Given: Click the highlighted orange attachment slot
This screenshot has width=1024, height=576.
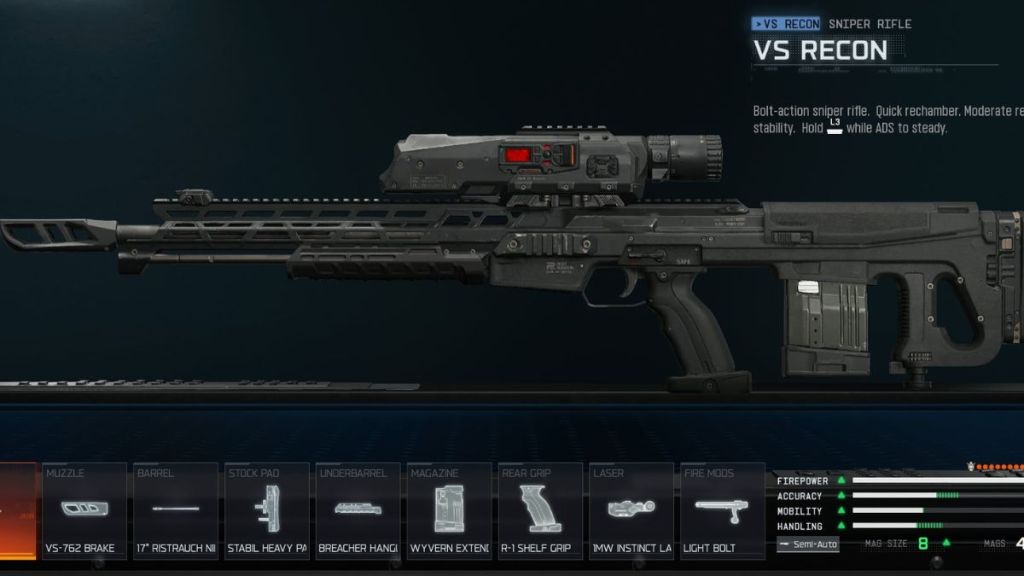Looking at the screenshot, I should pos(17,510).
